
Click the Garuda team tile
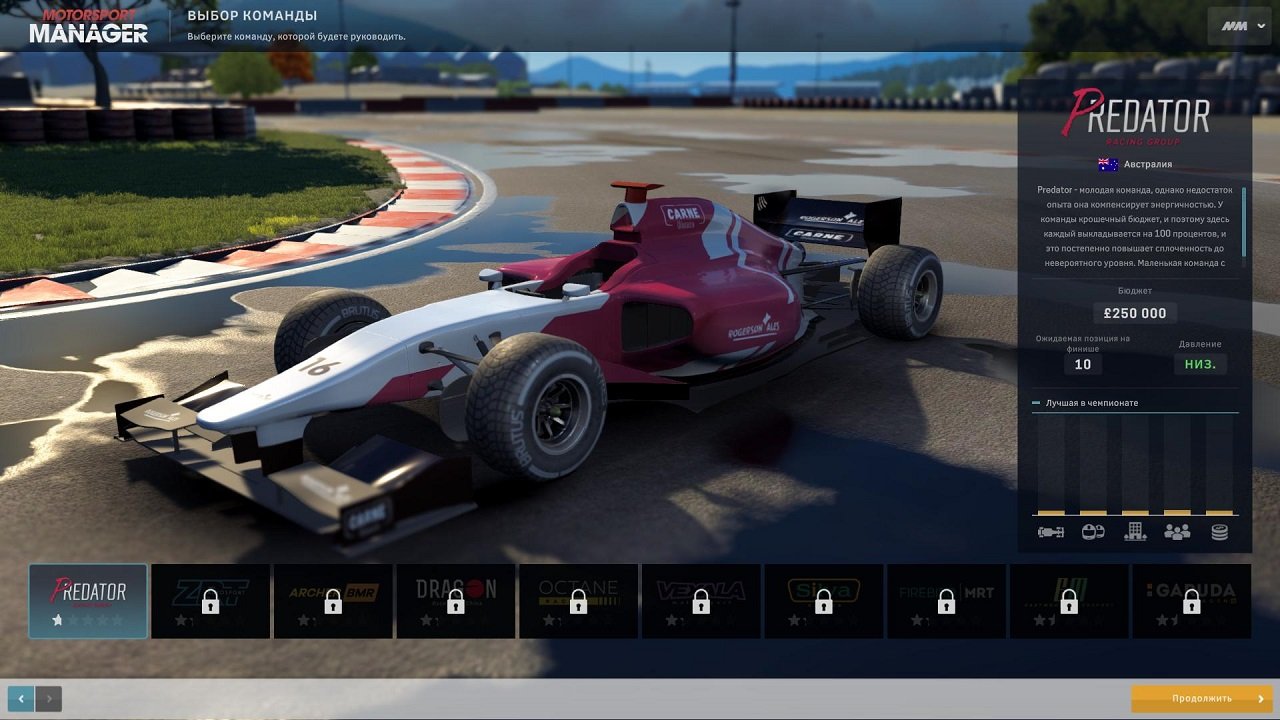point(1191,600)
